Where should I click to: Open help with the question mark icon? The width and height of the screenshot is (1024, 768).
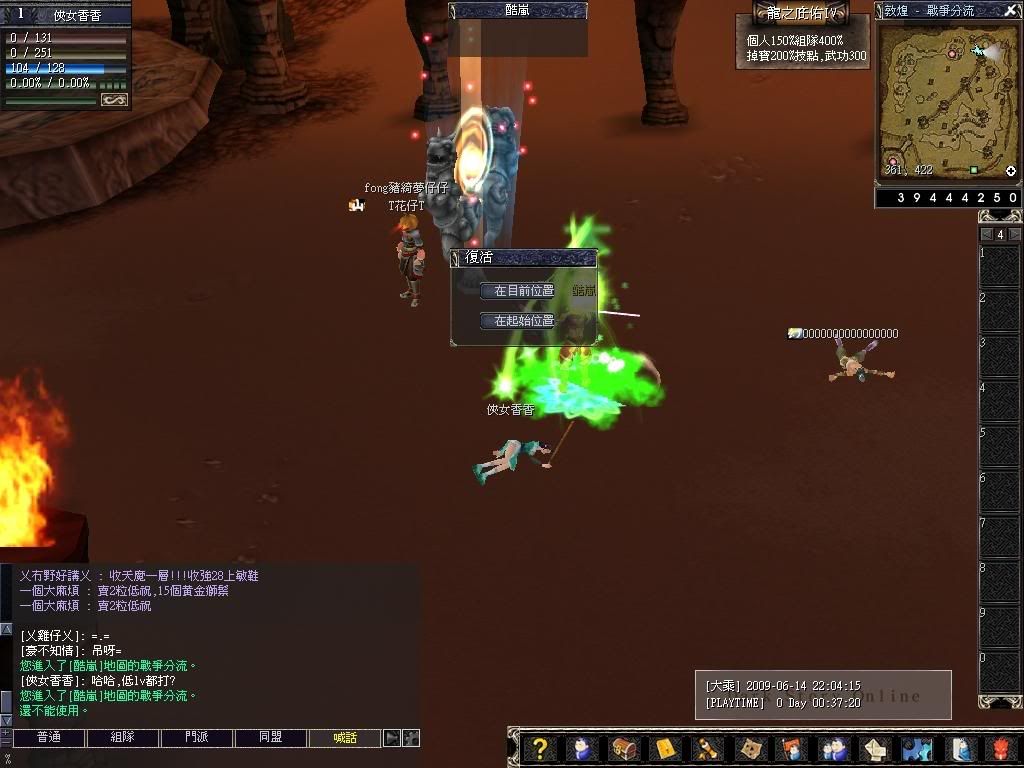[540, 749]
